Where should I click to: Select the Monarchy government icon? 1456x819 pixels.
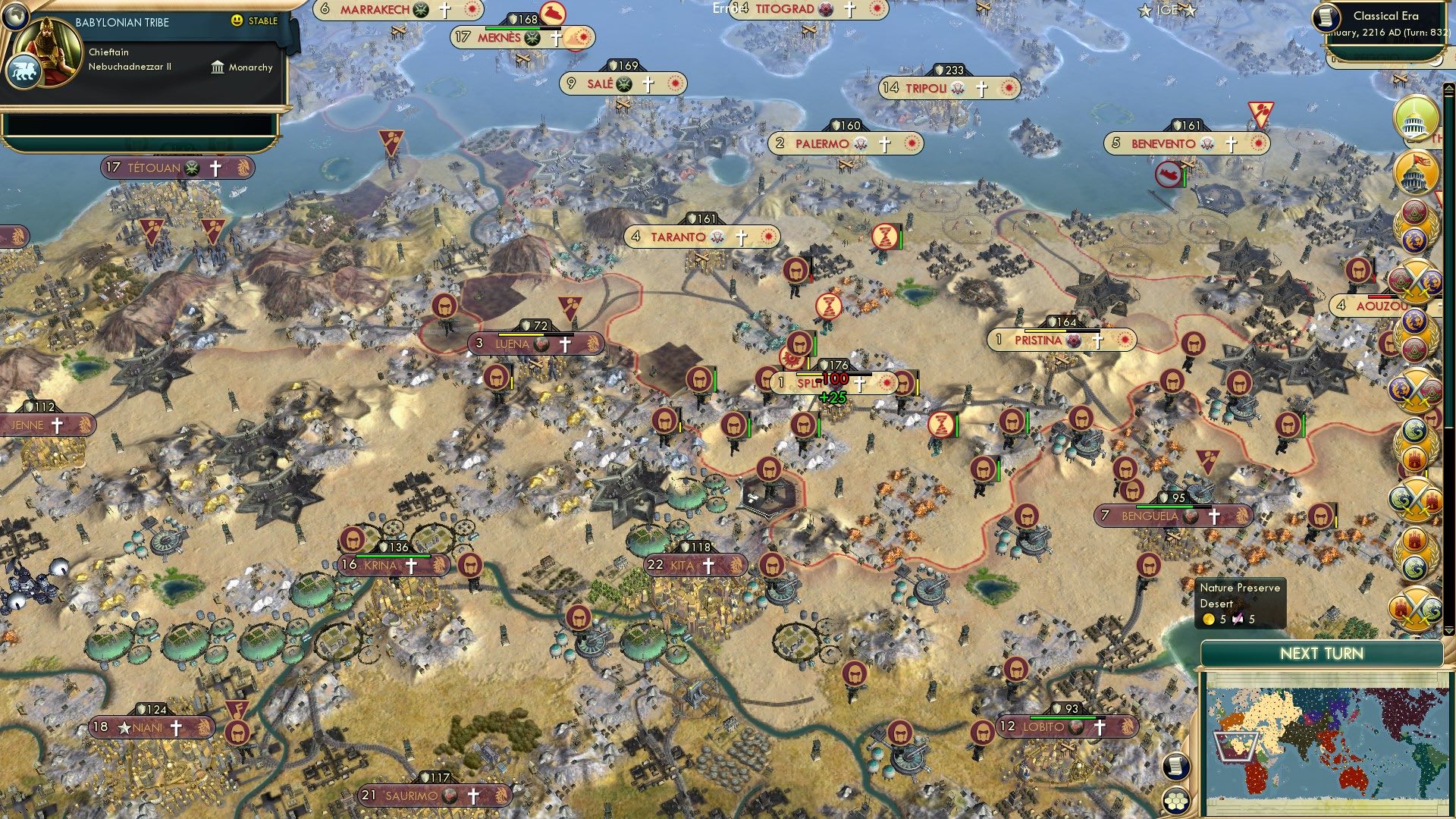(x=219, y=67)
